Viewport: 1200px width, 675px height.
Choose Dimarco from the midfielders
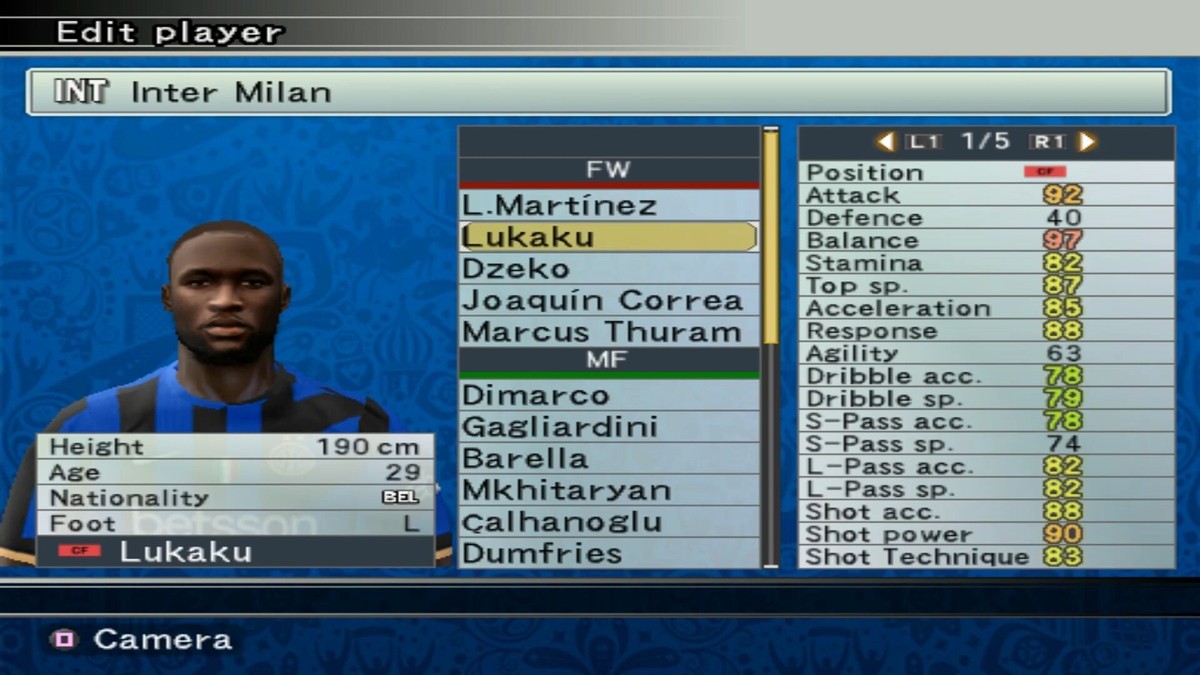pyautogui.click(x=608, y=395)
